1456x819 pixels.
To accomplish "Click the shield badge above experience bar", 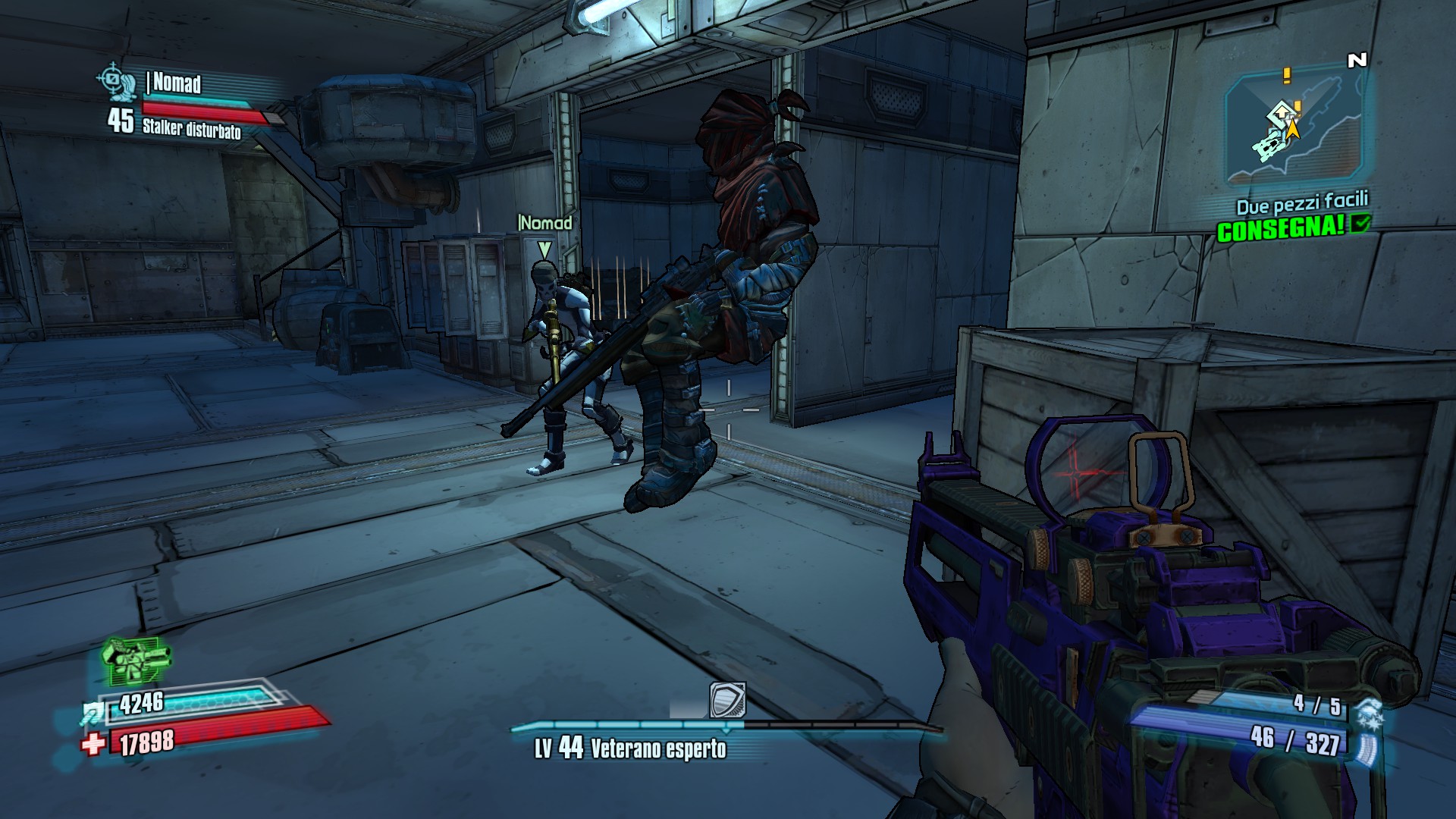I will pos(727,699).
